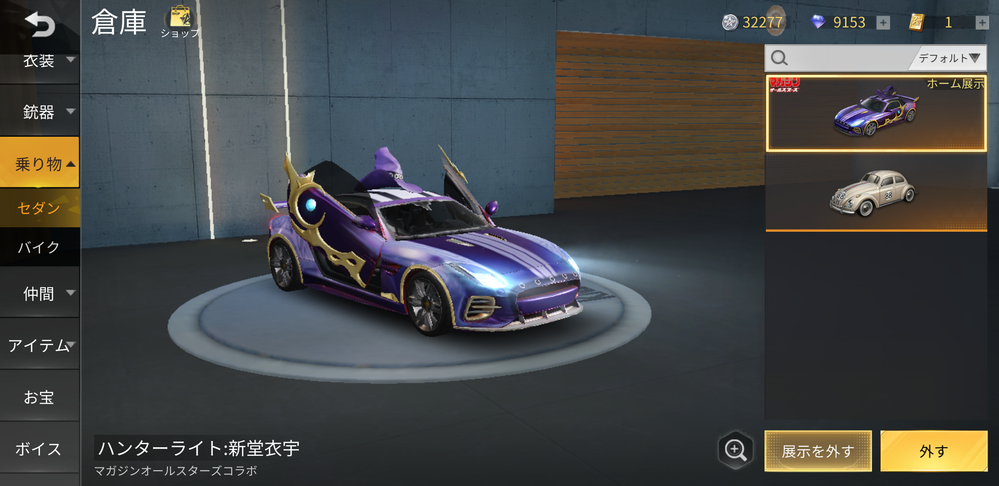The image size is (999, 486).
Task: Switch to the バイク bike subcategory
Action: coord(40,246)
